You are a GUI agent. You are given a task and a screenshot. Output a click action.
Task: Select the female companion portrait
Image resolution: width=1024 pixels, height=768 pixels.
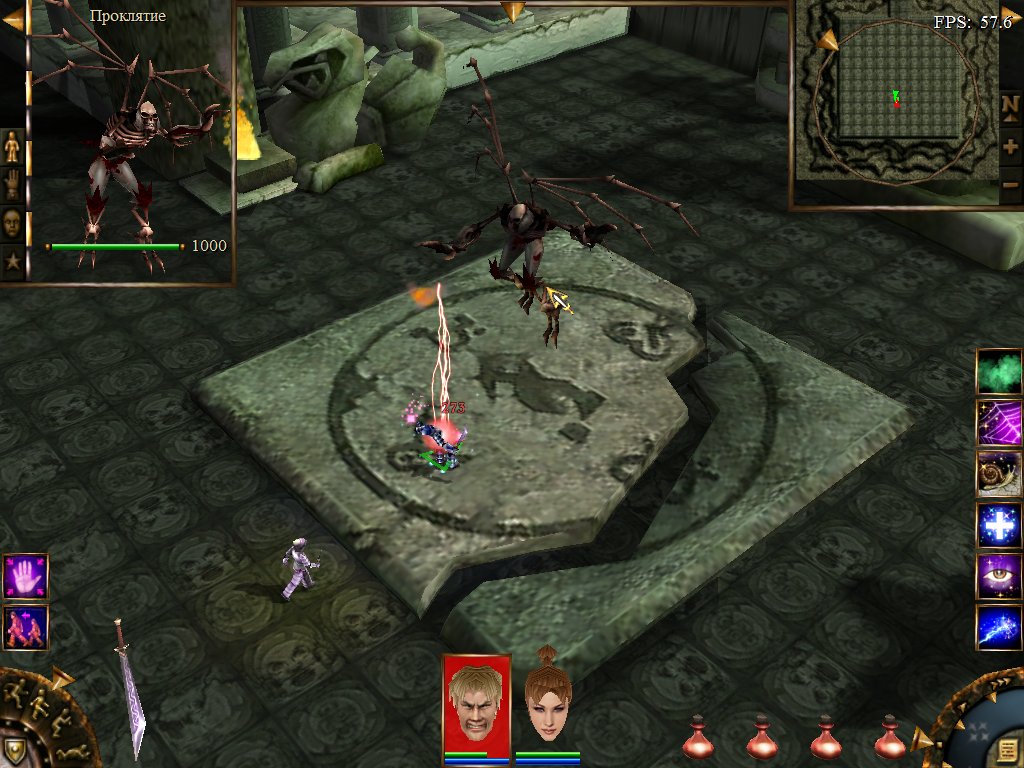point(547,702)
